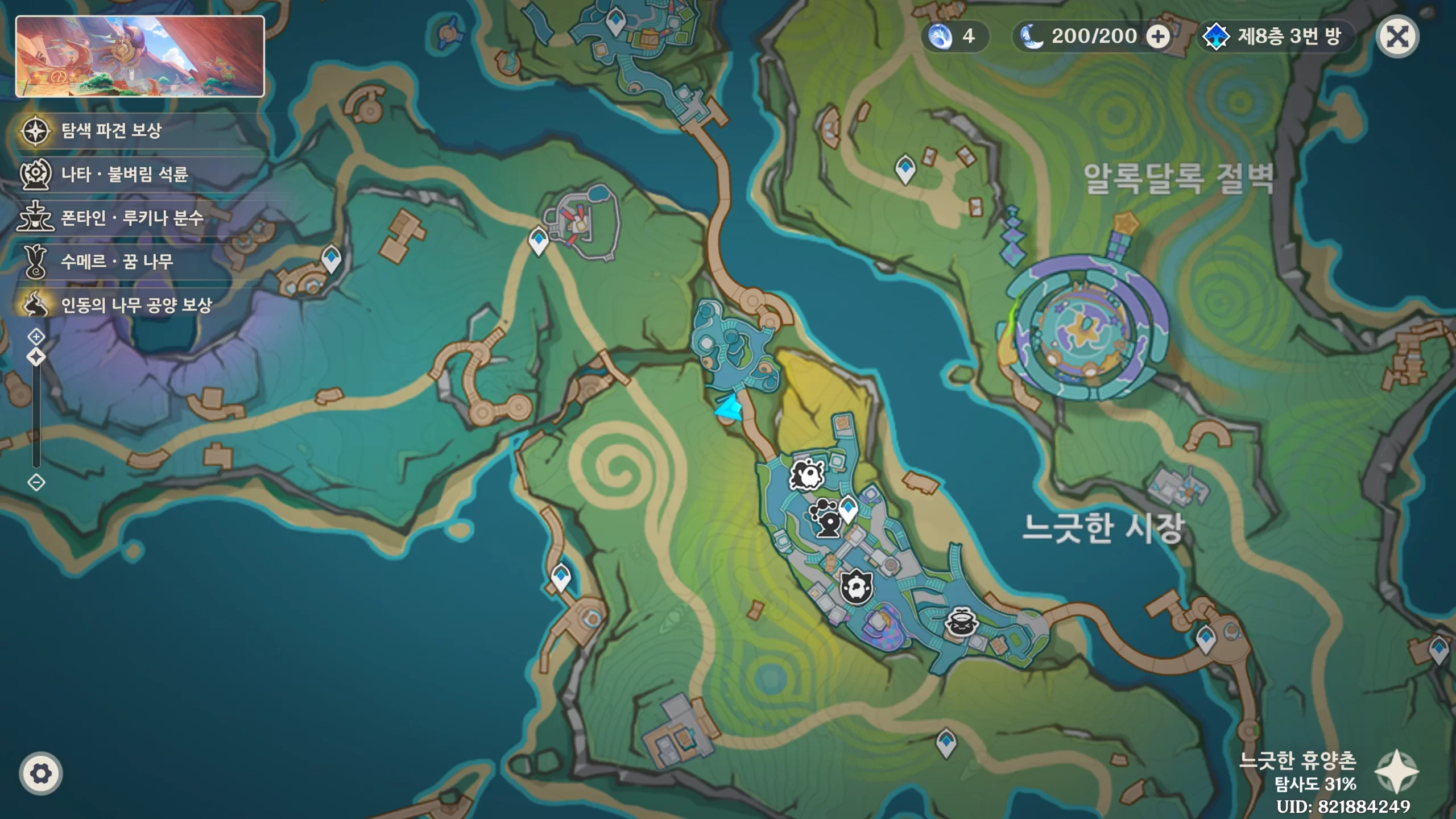The width and height of the screenshot is (1456, 819).
Task: Click the zoom slider diamond handle
Action: point(36,358)
